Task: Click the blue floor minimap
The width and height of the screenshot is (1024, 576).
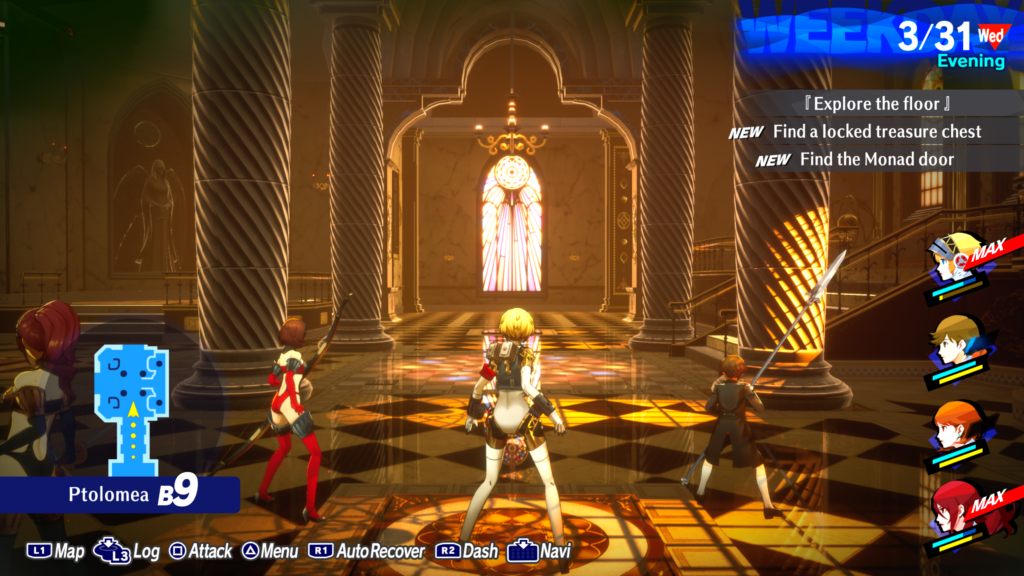Action: point(129,408)
